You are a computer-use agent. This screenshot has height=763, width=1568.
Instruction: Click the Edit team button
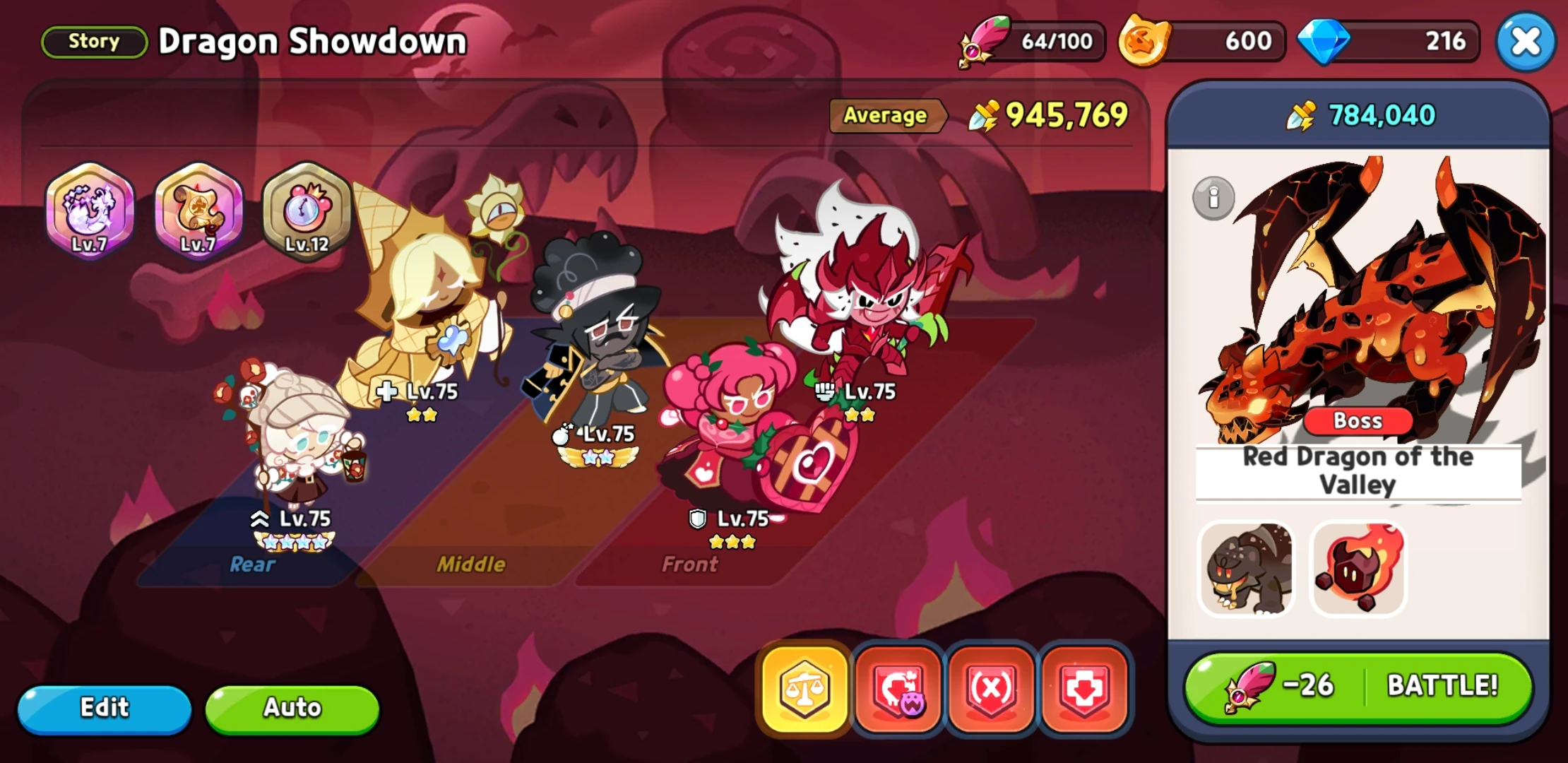(105, 708)
